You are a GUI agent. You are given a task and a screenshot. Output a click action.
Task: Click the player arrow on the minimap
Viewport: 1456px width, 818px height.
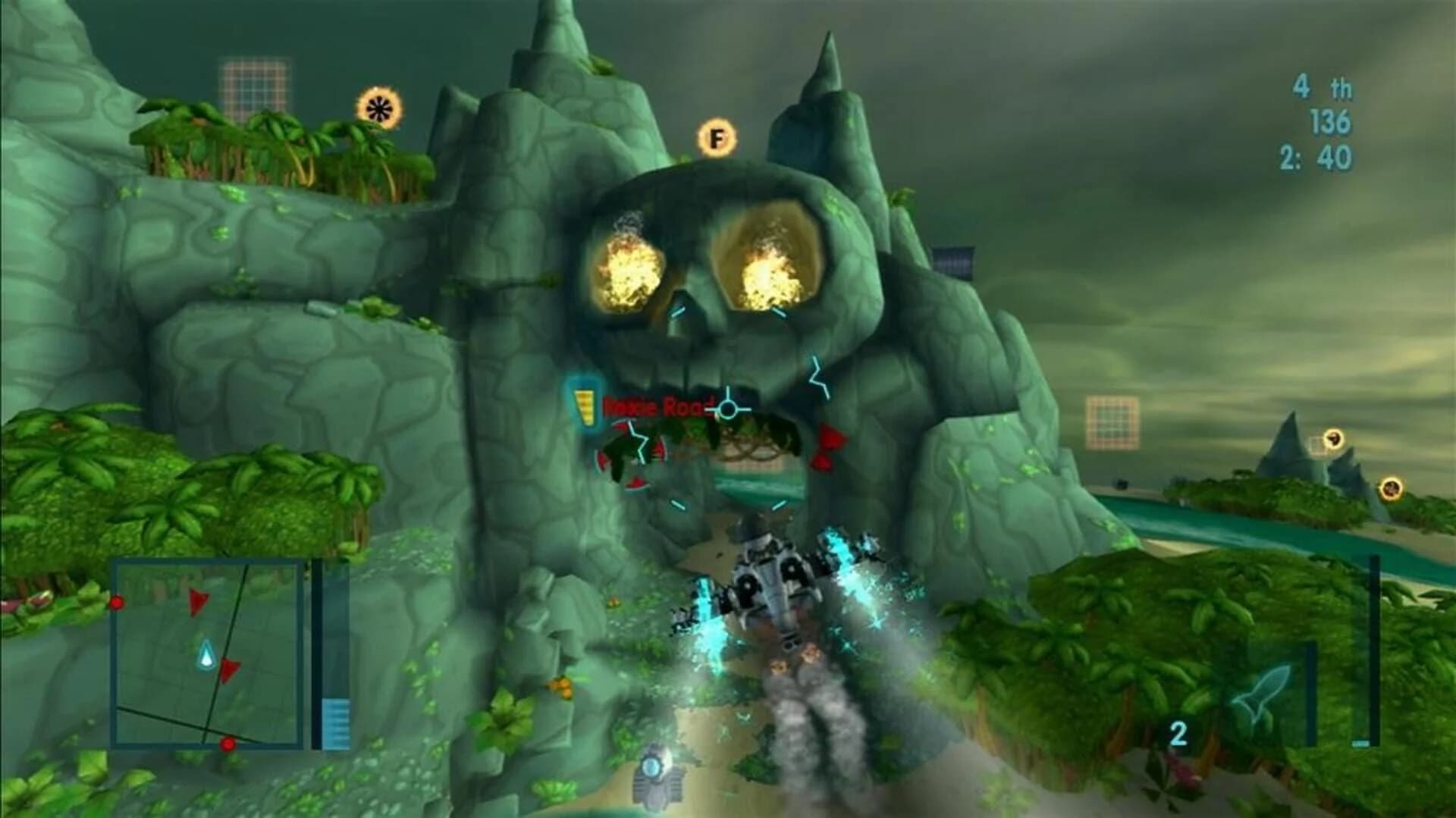tap(205, 652)
